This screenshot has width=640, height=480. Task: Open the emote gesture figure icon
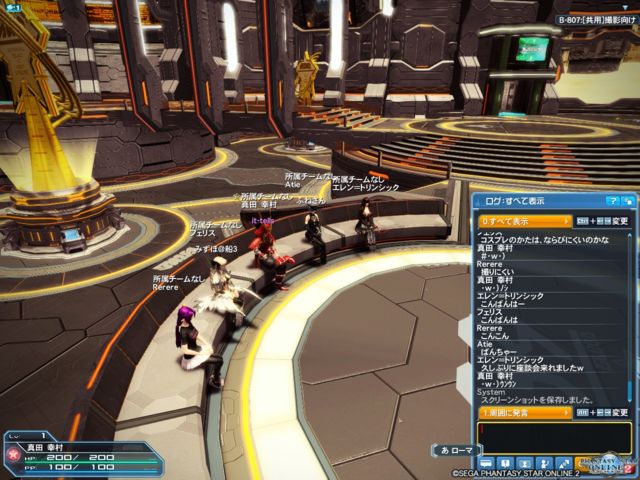click(x=546, y=464)
